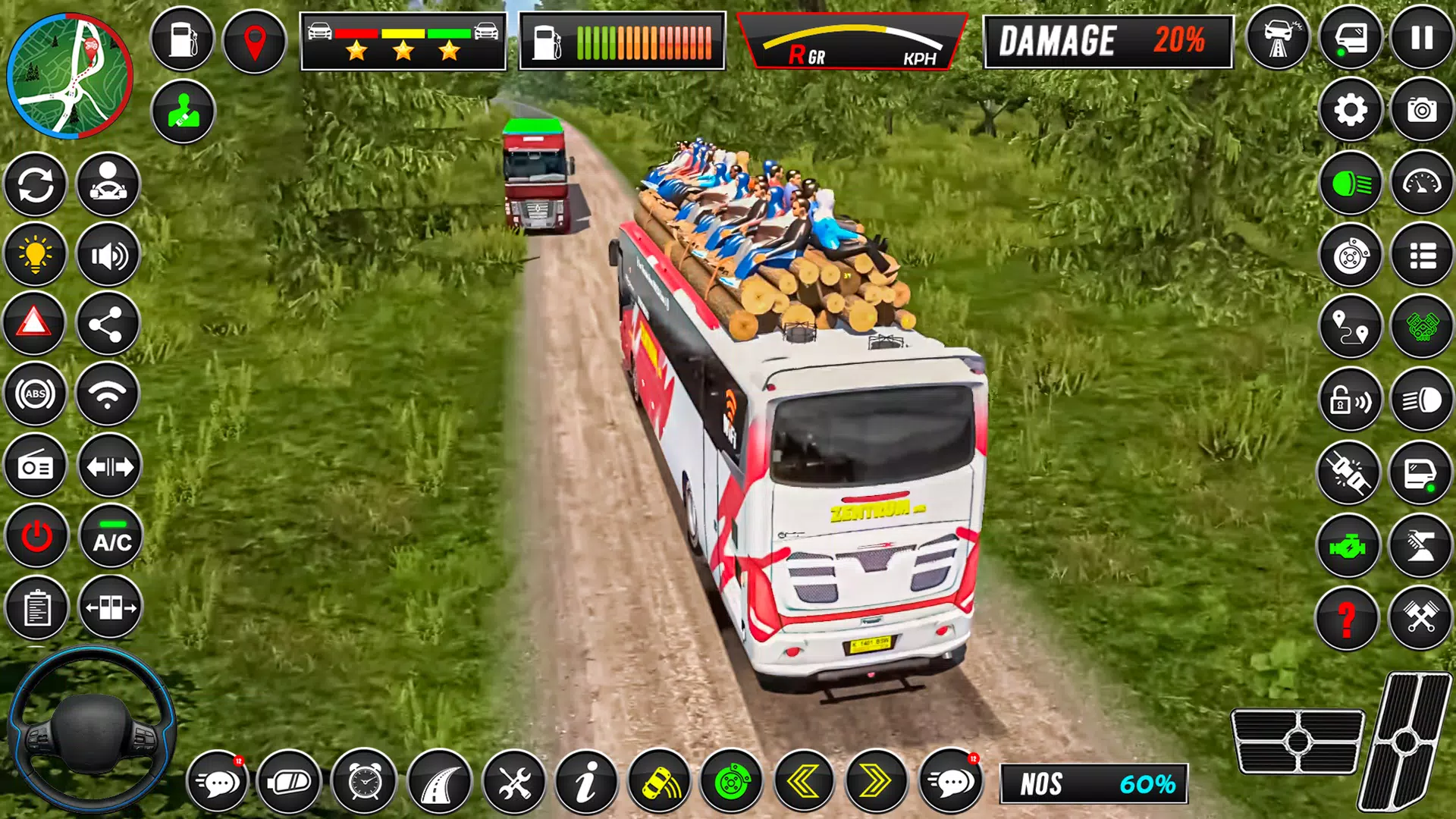Viewport: 1456px width, 819px height.
Task: Open the info button
Action: pyautogui.click(x=585, y=781)
